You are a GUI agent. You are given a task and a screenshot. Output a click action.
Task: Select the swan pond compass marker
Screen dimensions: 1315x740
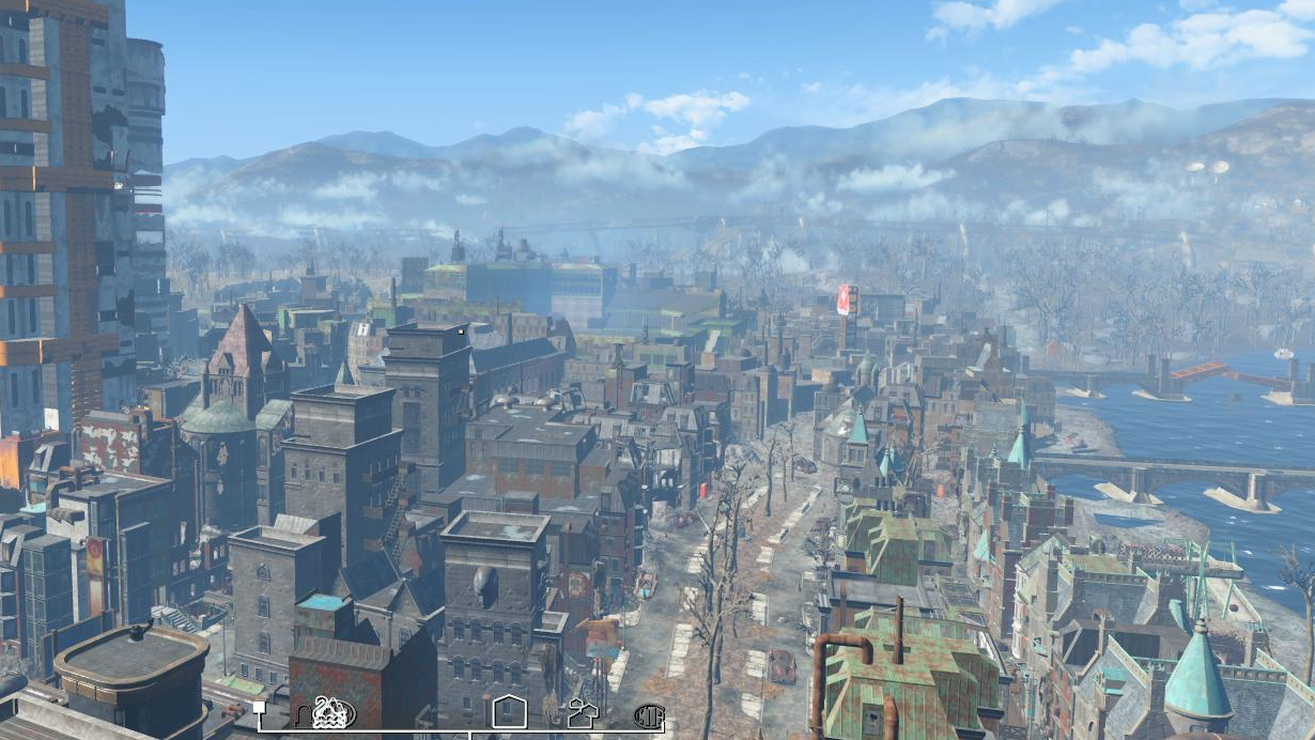coord(333,713)
